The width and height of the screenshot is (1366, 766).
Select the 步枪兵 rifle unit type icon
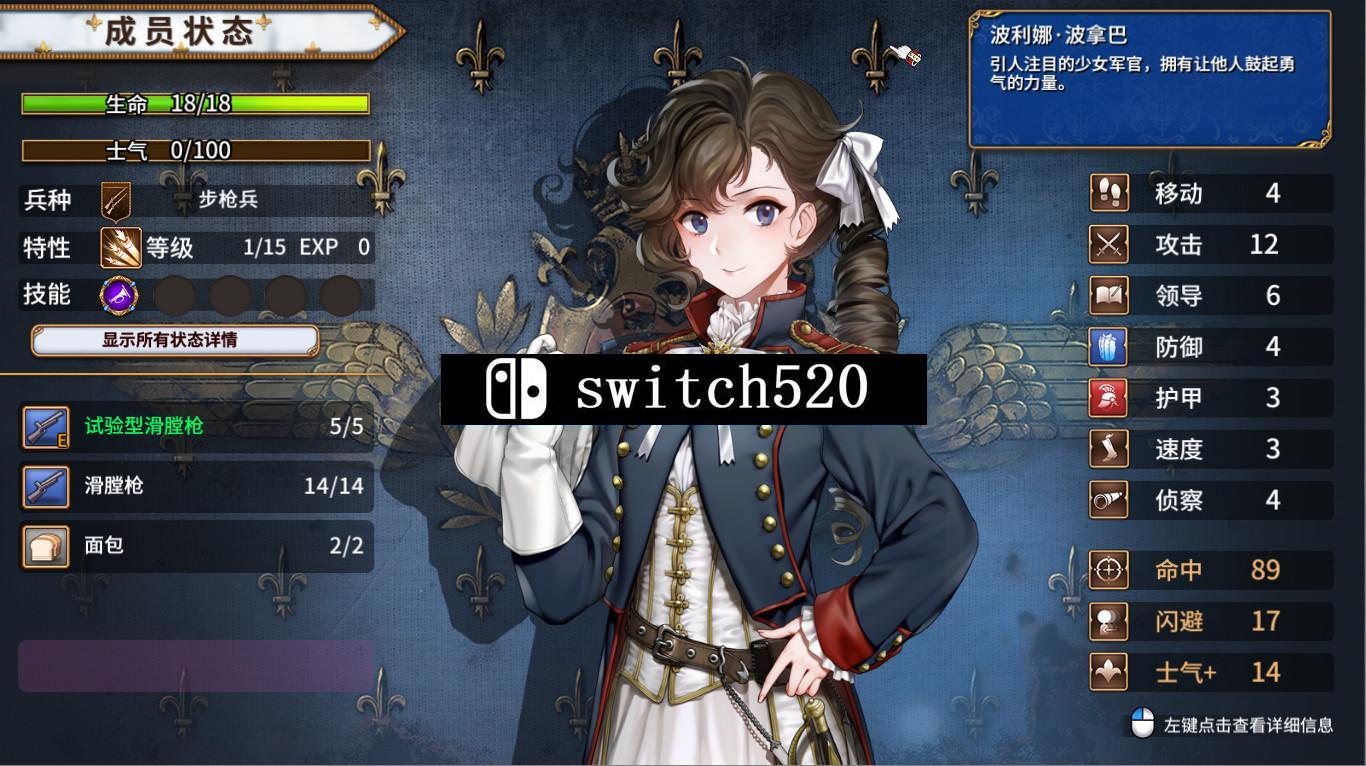point(117,199)
